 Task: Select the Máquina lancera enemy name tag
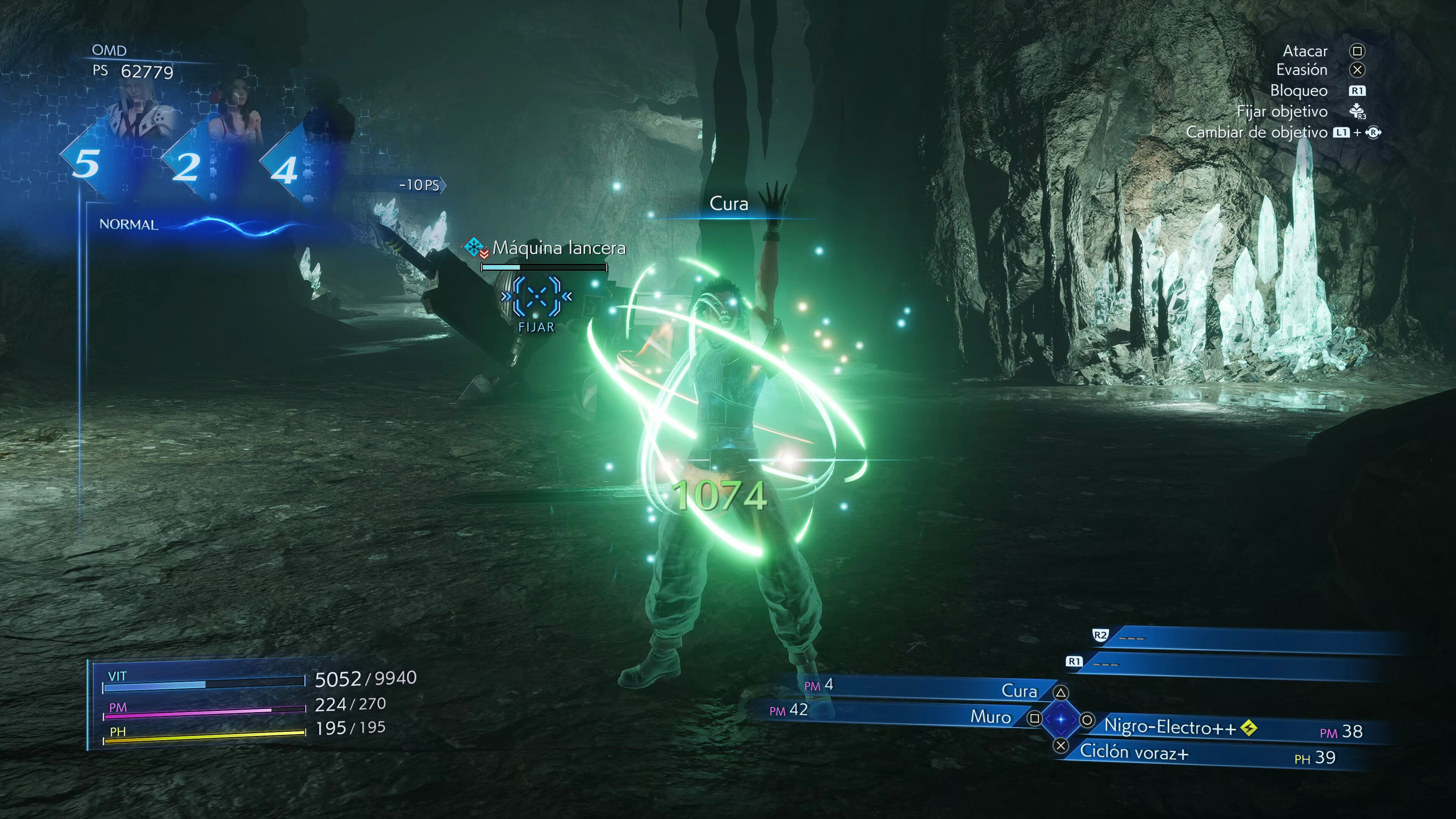coord(559,248)
